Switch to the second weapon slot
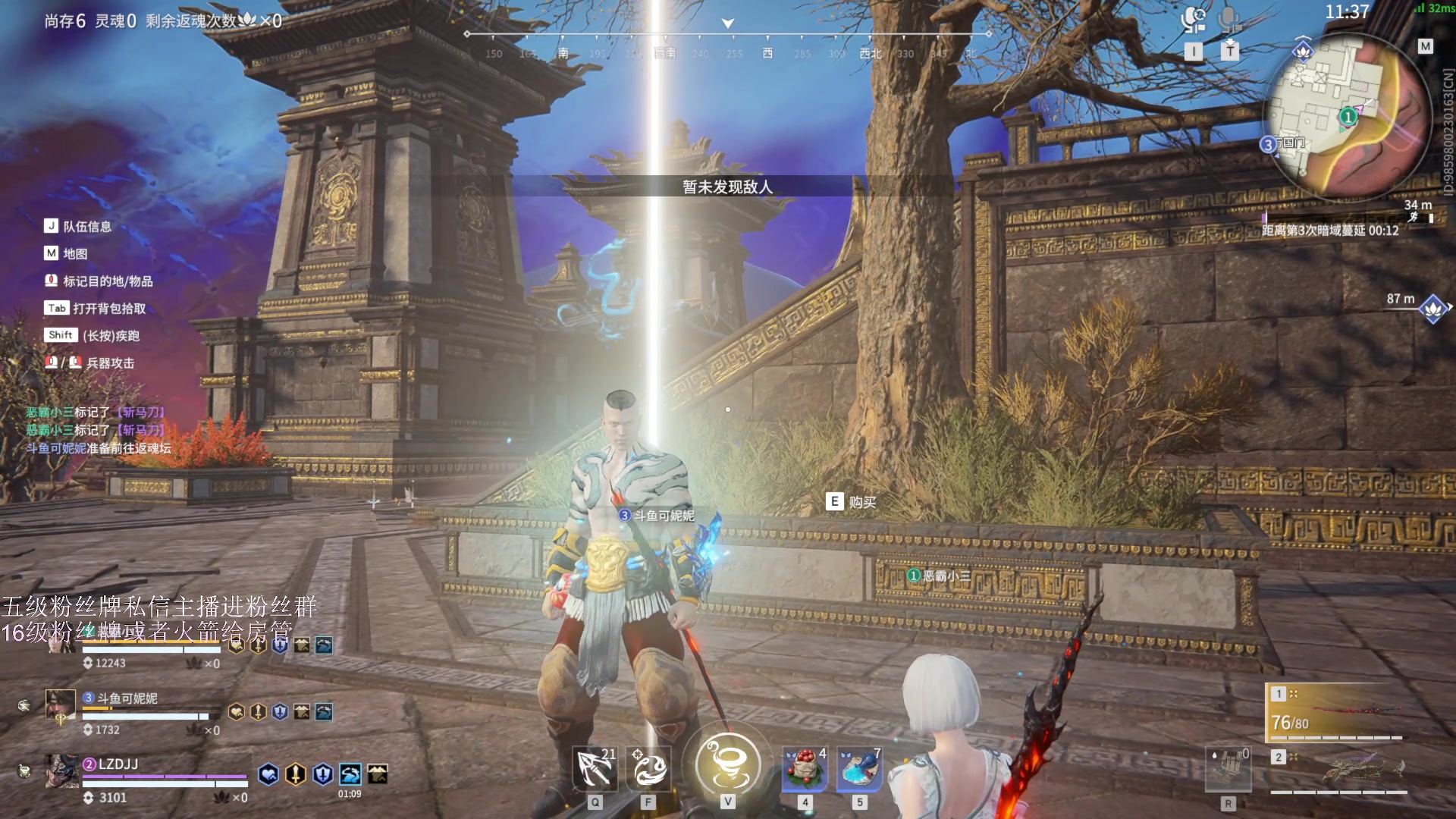Screen dimensions: 1456x819 tap(1338, 770)
